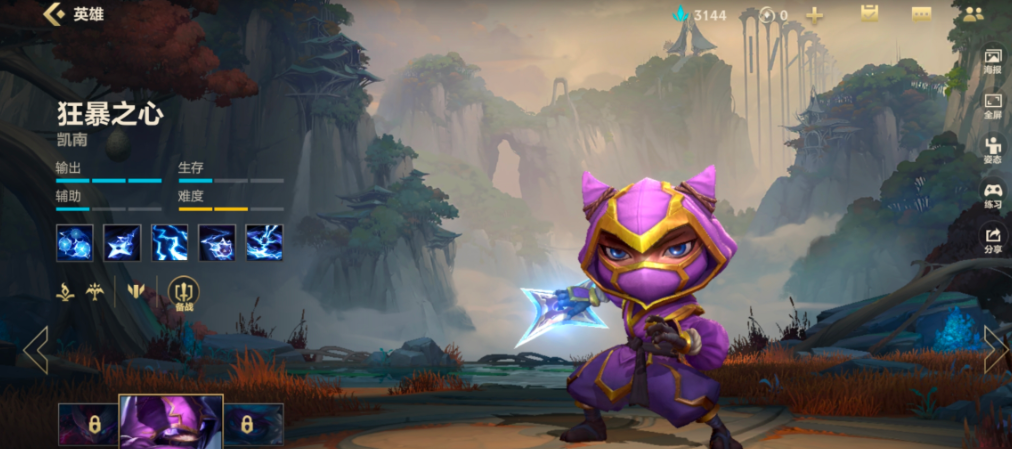Screen dimensions: 1012x449
Task: Select the first ability icon with orbs
Action: point(74,242)
